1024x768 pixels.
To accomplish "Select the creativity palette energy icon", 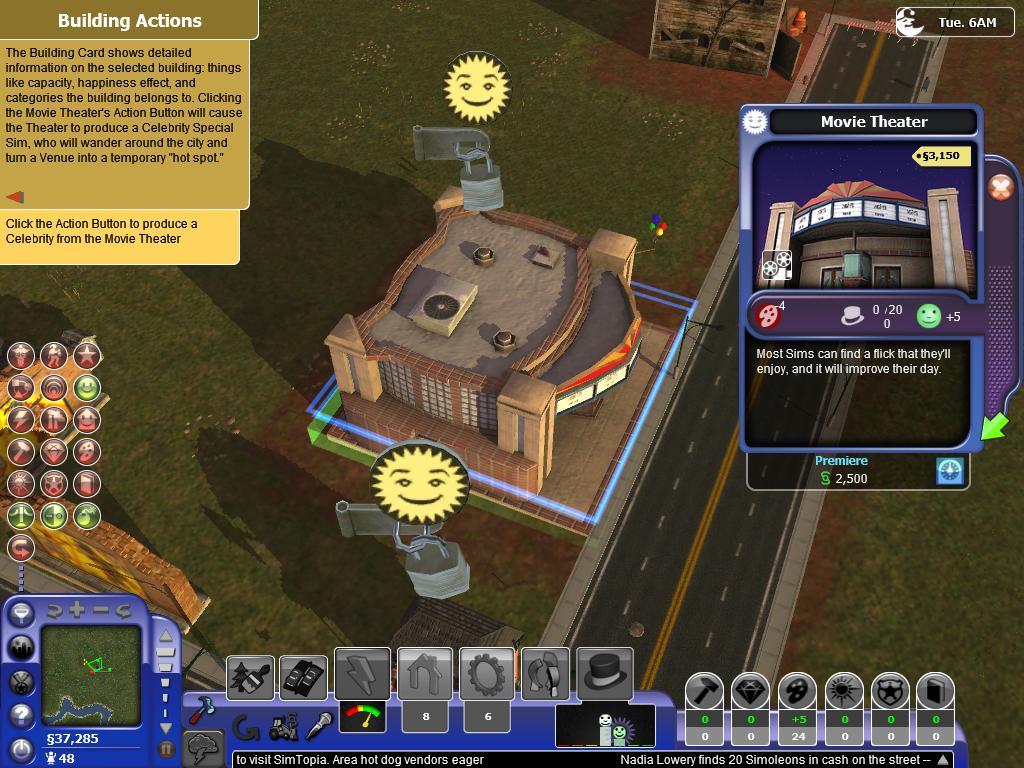I will [x=797, y=691].
